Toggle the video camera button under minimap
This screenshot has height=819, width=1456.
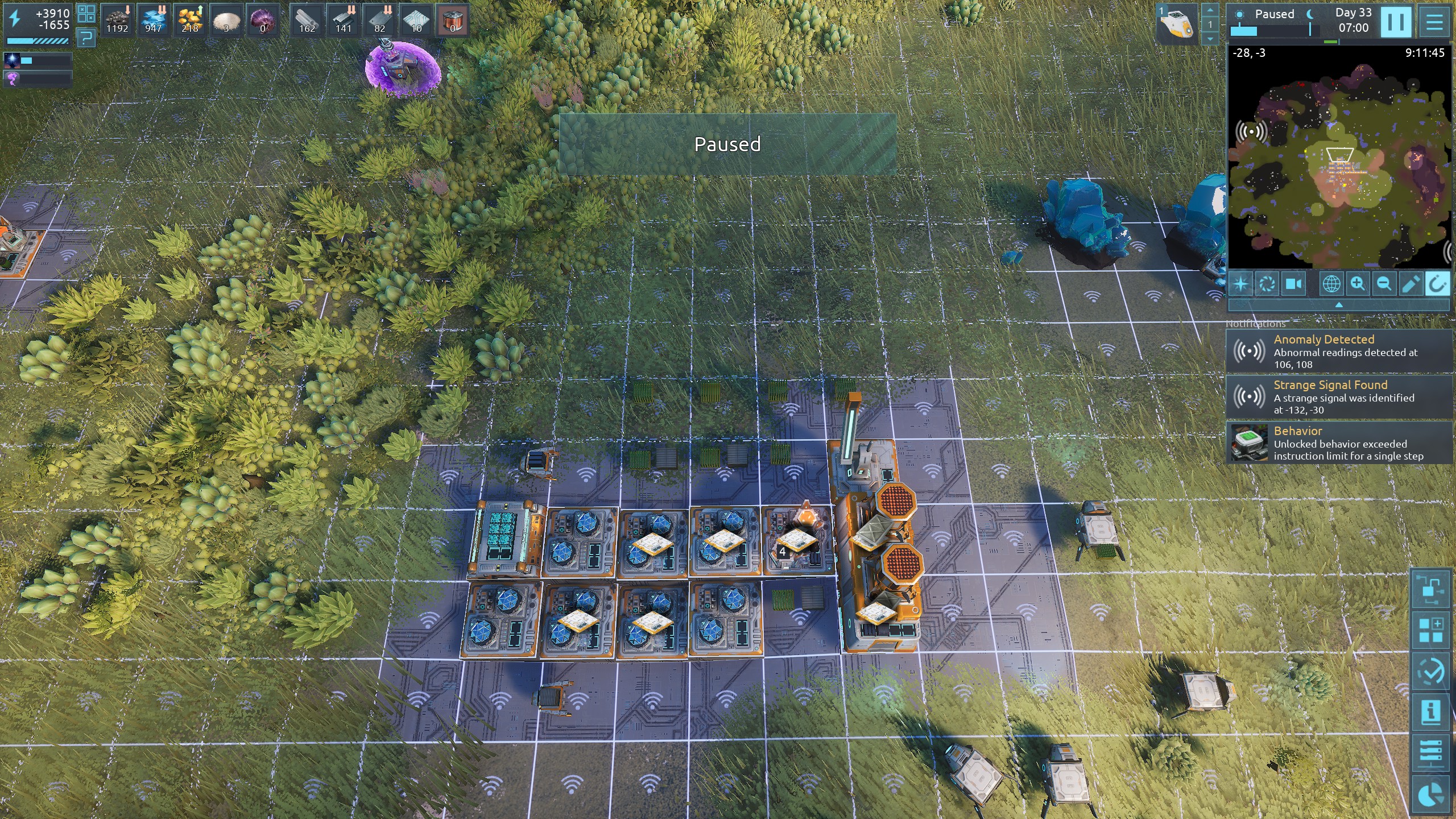point(1294,284)
